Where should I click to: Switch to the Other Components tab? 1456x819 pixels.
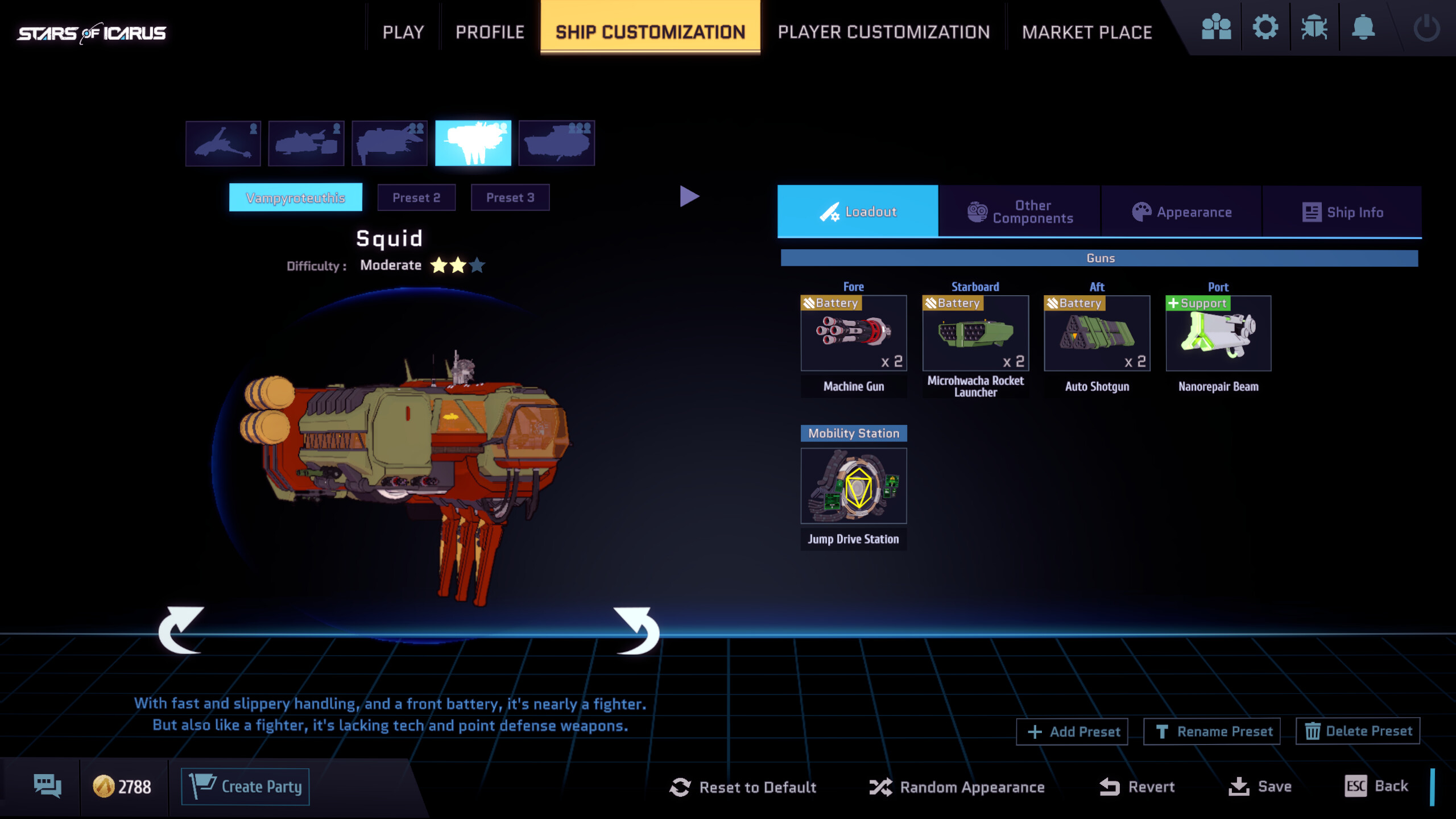(x=1020, y=211)
